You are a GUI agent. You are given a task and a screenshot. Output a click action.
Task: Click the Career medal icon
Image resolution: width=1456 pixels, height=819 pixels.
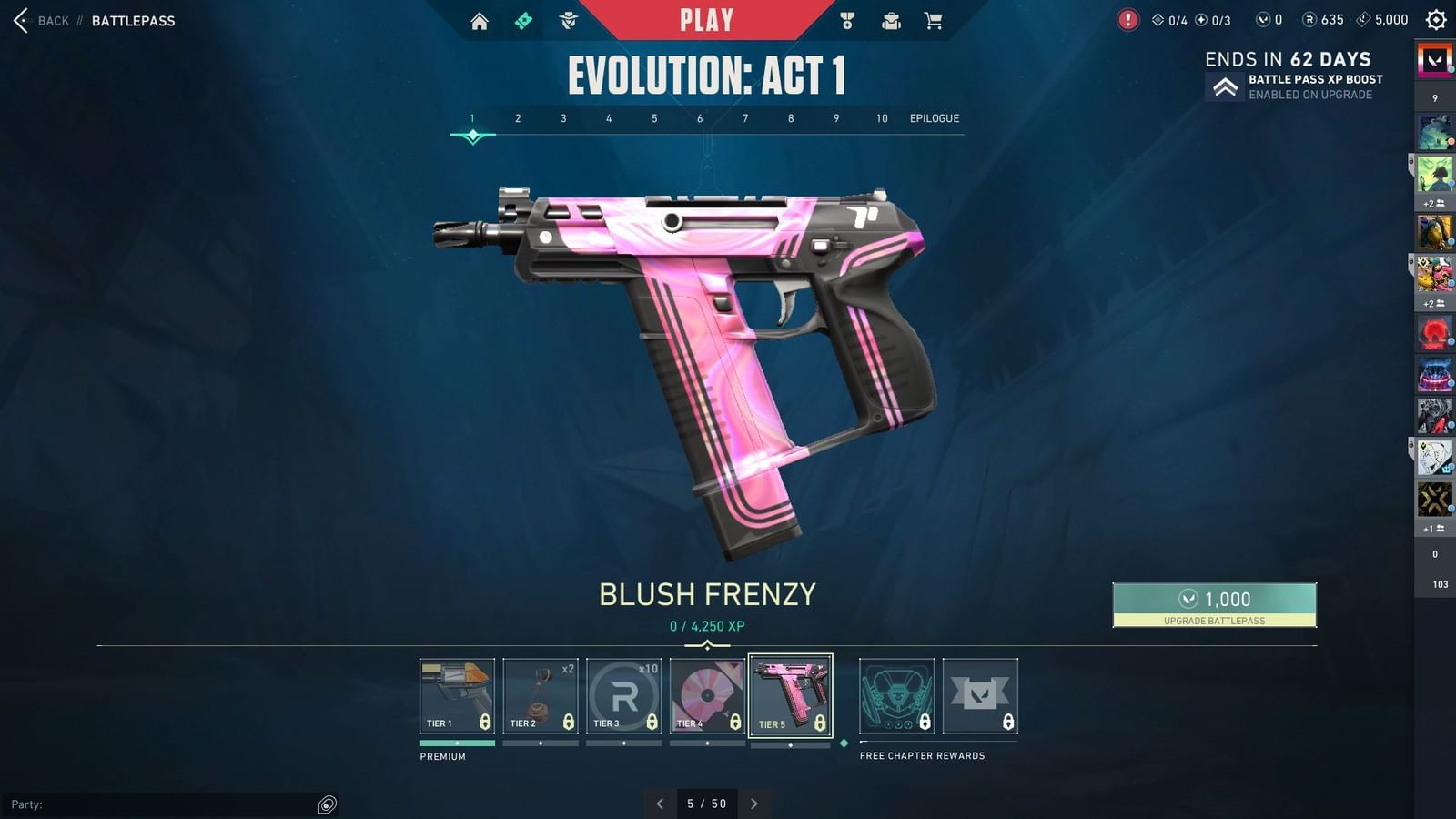click(847, 19)
